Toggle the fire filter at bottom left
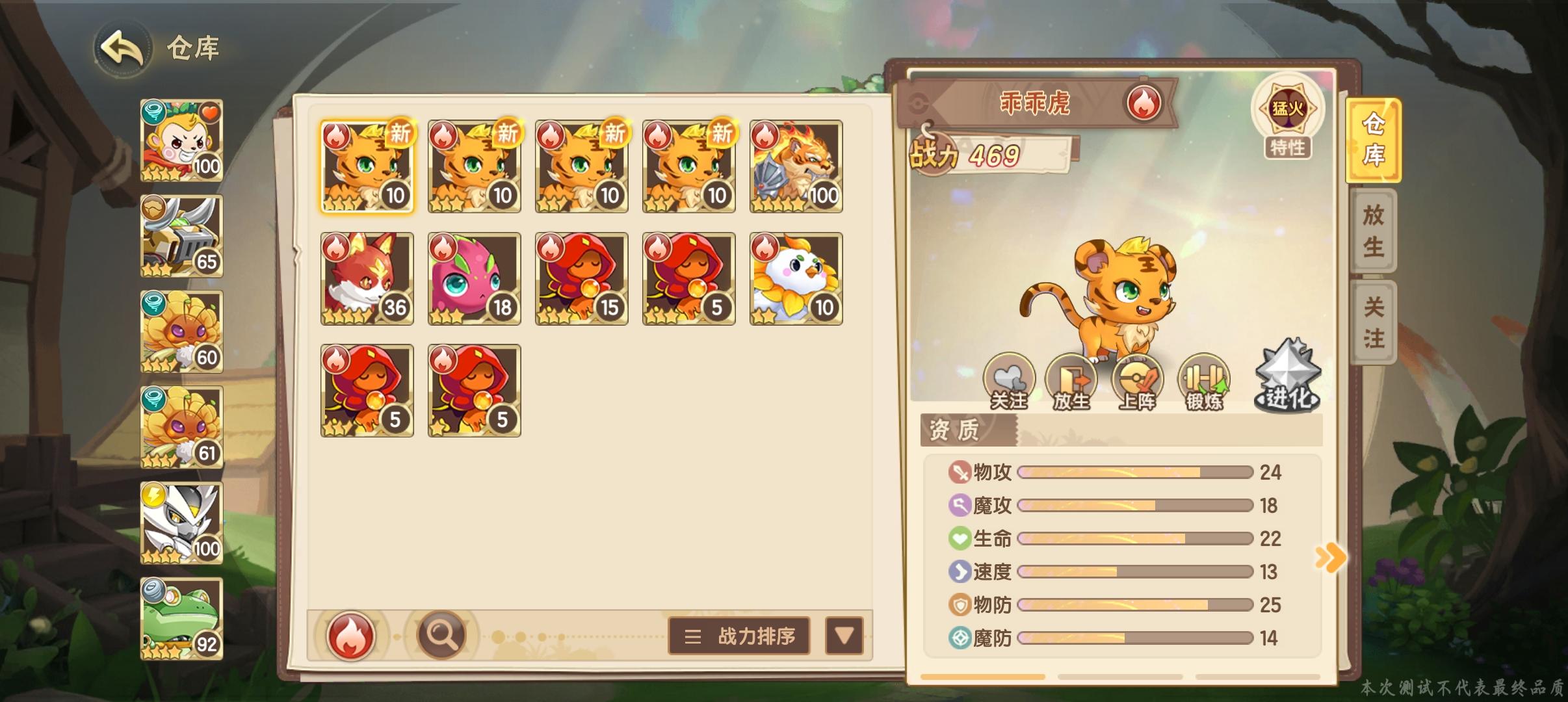The image size is (1568, 702). [x=351, y=635]
